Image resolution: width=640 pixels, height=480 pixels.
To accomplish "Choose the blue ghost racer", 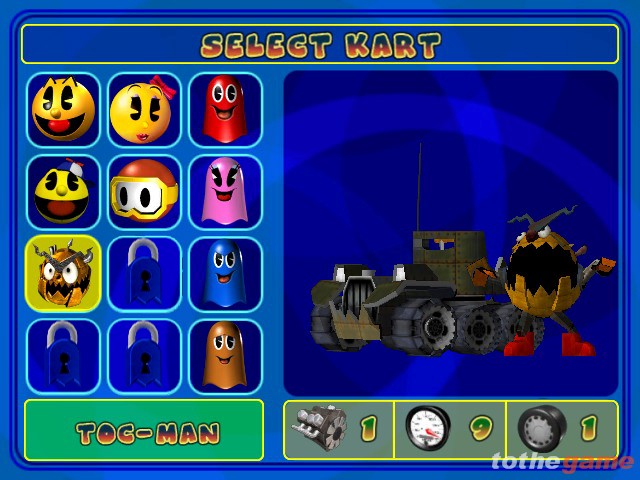I will [225, 273].
